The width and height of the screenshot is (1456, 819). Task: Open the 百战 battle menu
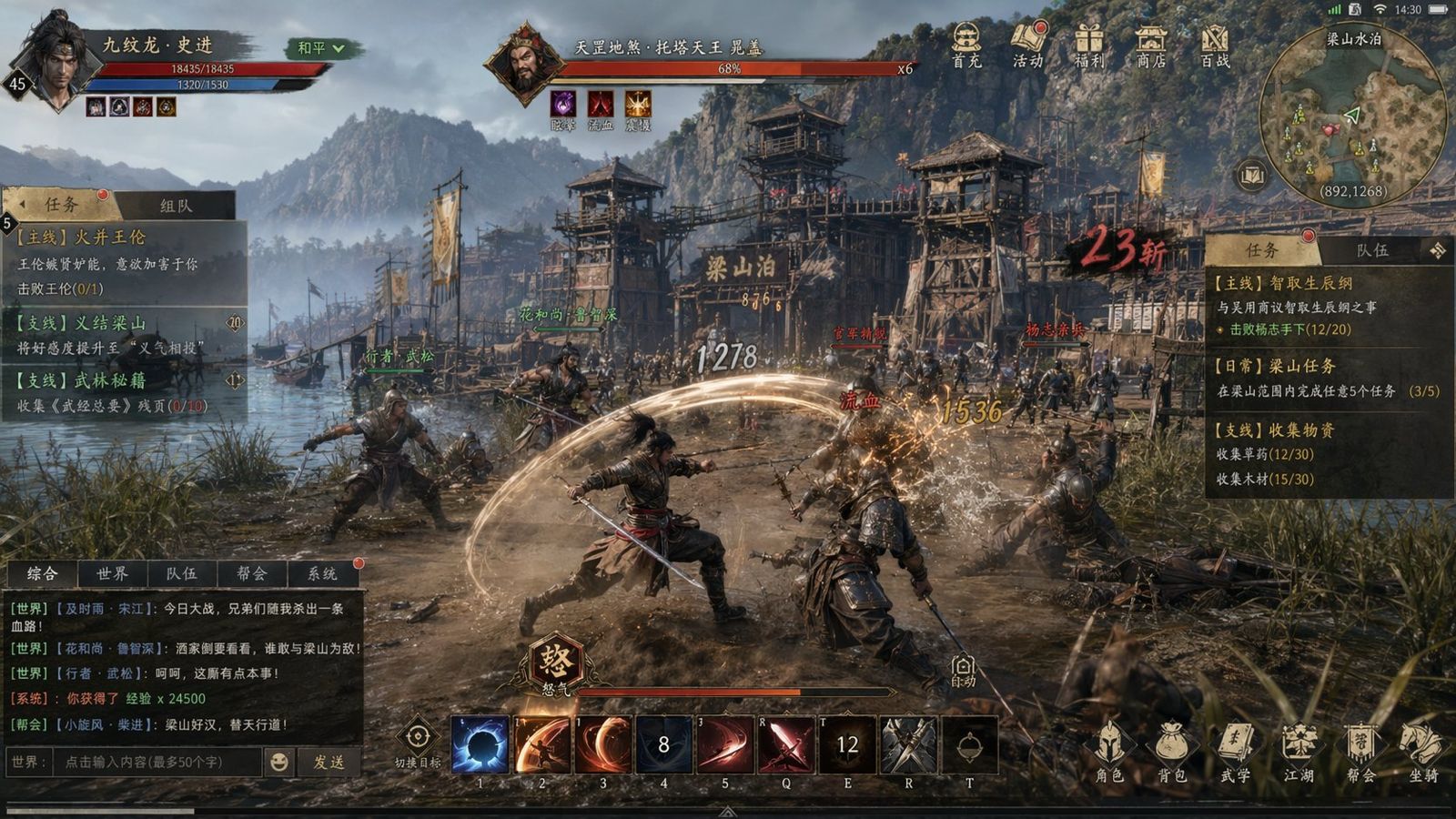pyautogui.click(x=1214, y=45)
